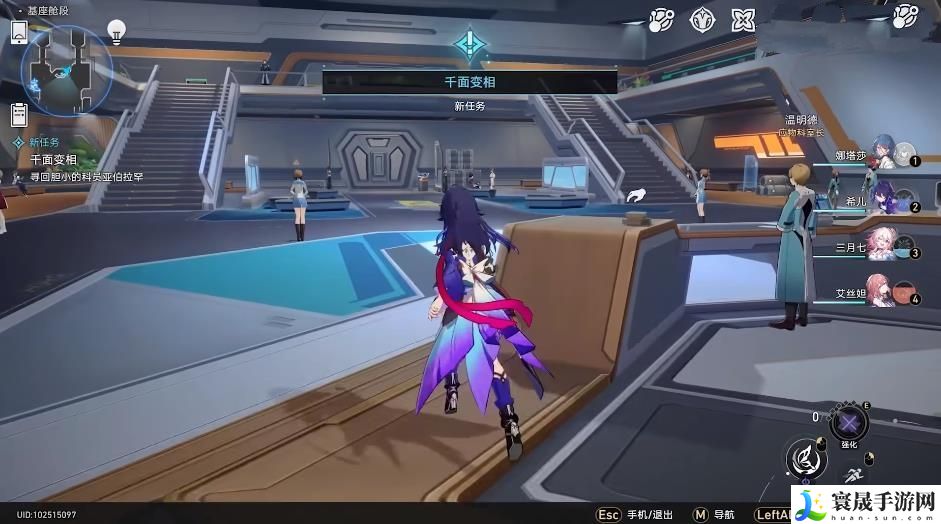Screen dimensions: 941x524
Task: Use the feather basic attack button
Action: tap(805, 460)
